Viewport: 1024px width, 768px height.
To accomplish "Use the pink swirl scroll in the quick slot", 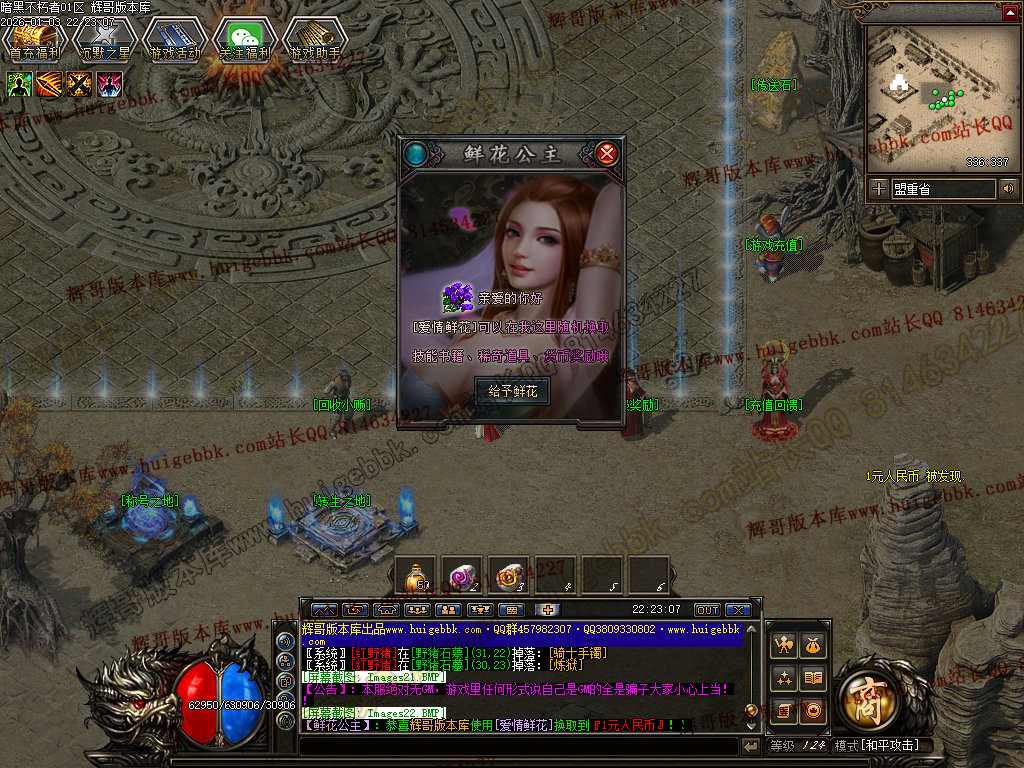I will [x=462, y=576].
